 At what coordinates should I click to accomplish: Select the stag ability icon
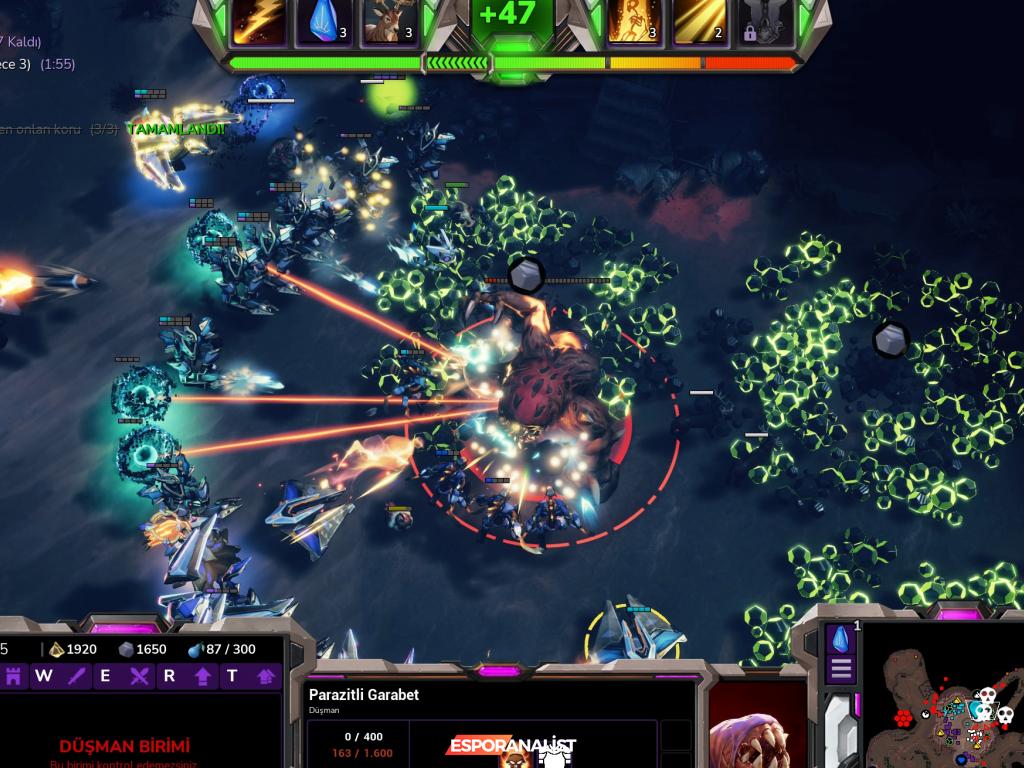[x=388, y=22]
